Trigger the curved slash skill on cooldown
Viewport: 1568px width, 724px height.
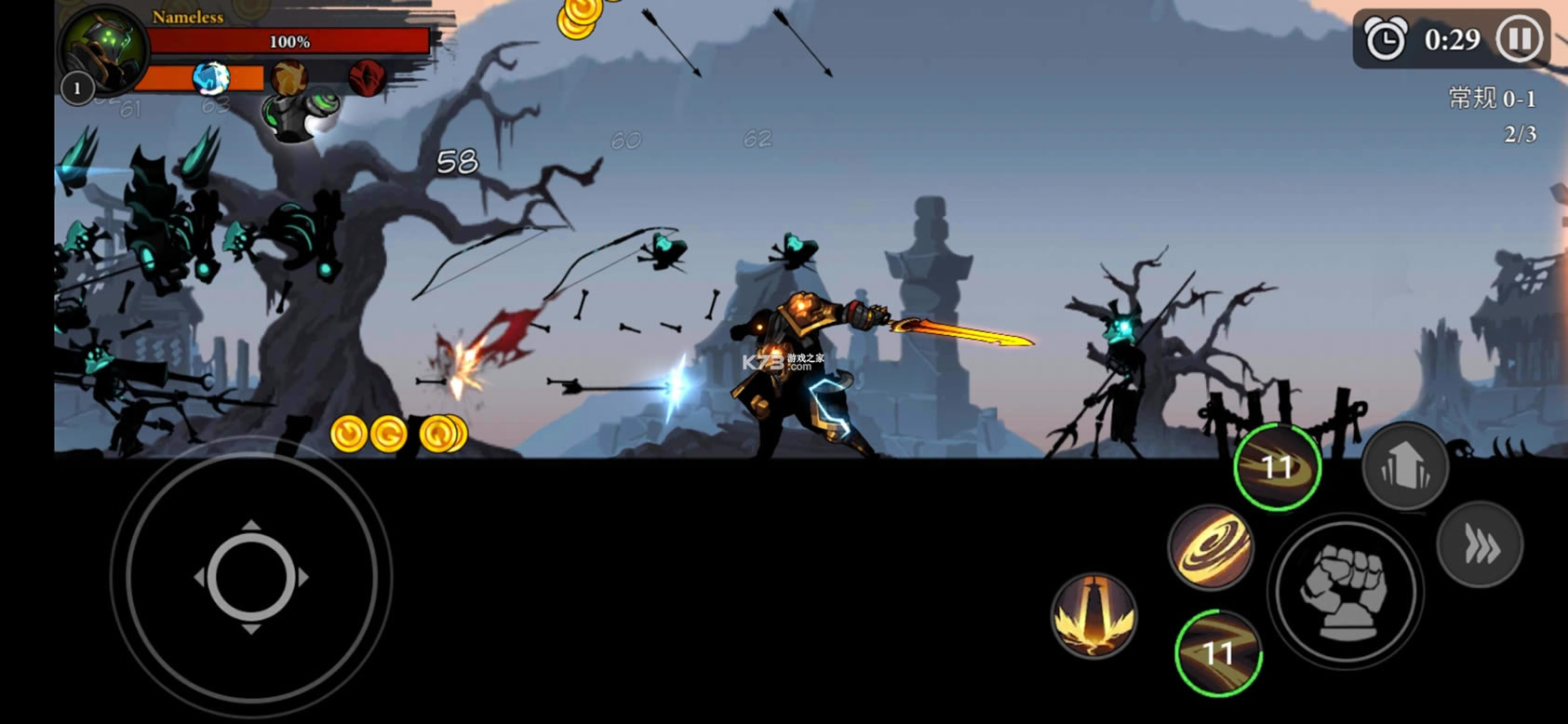click(1278, 467)
